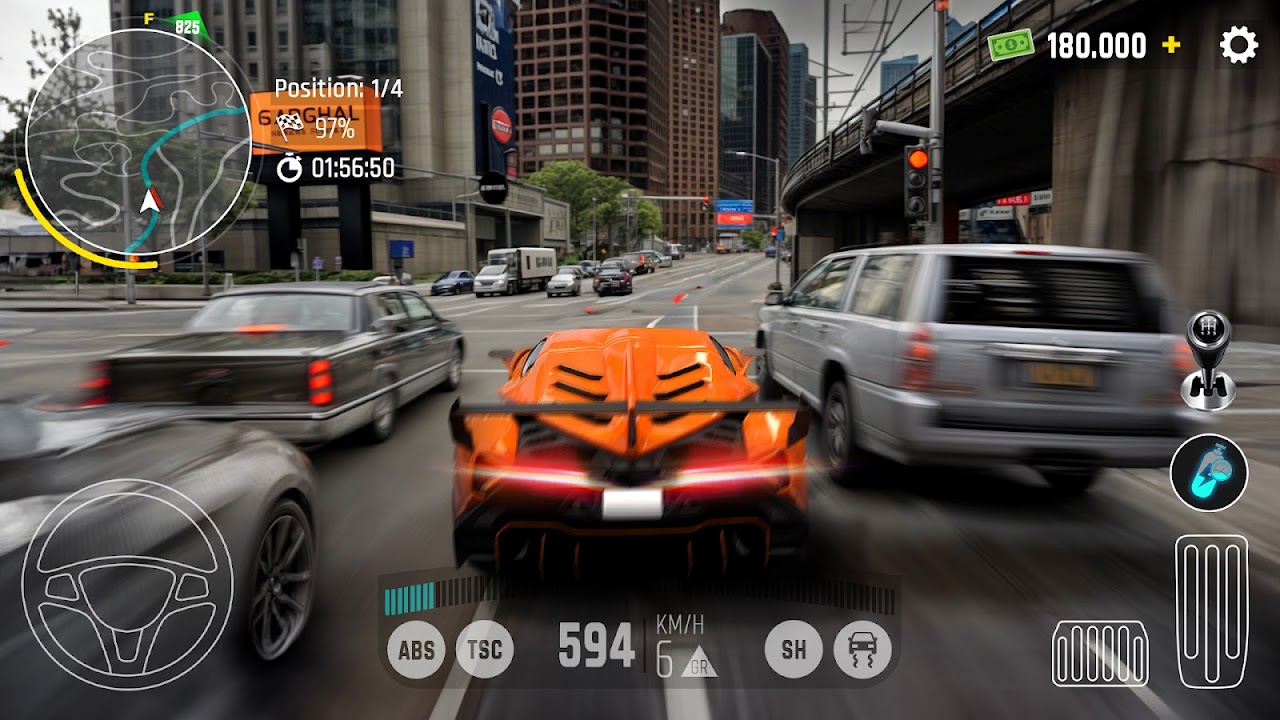This screenshot has height=720, width=1280.
Task: Click the steering wheel control
Action: point(127,585)
